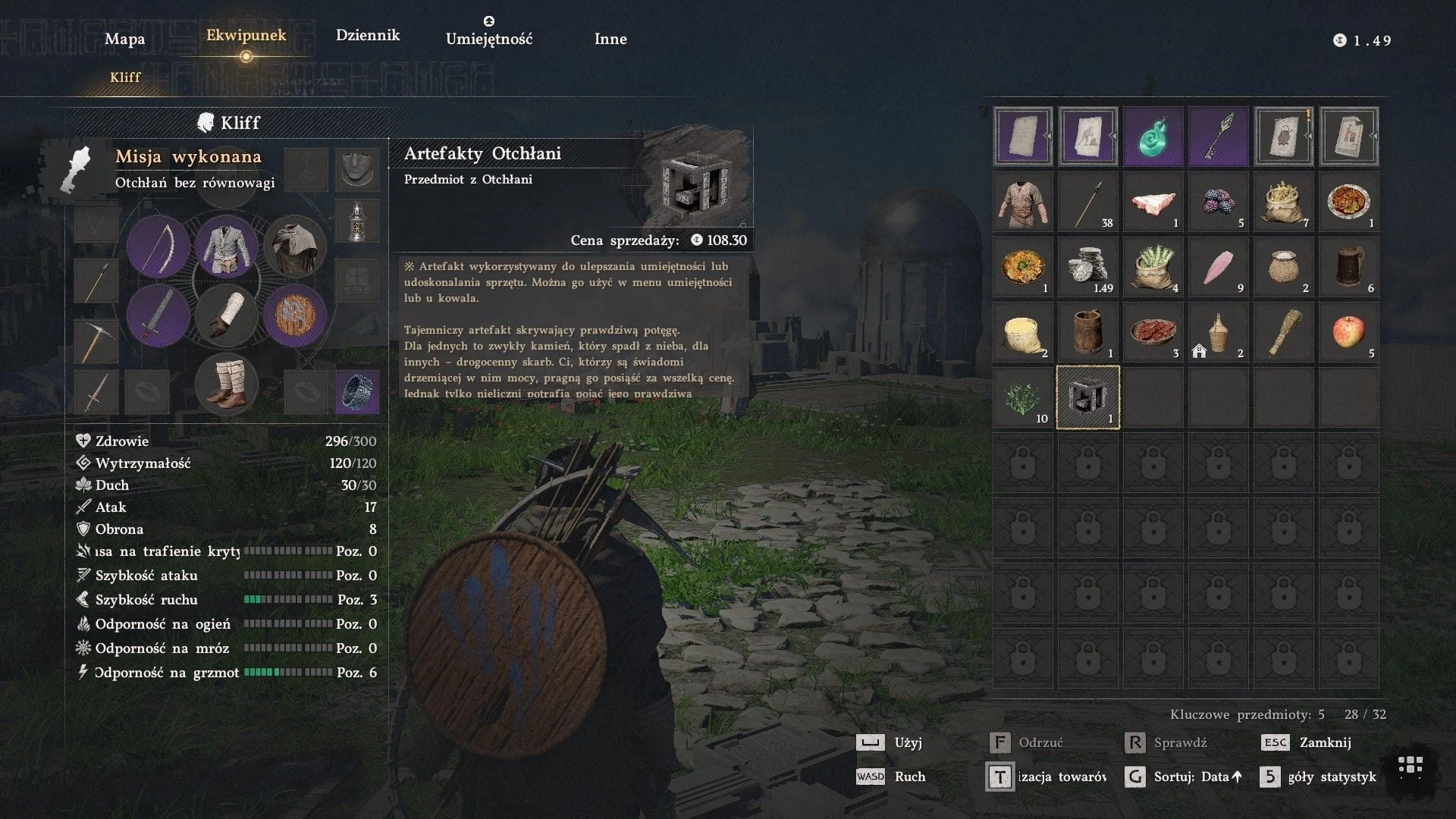Select the red apple inventory slot
The image size is (1456, 819).
point(1348,332)
